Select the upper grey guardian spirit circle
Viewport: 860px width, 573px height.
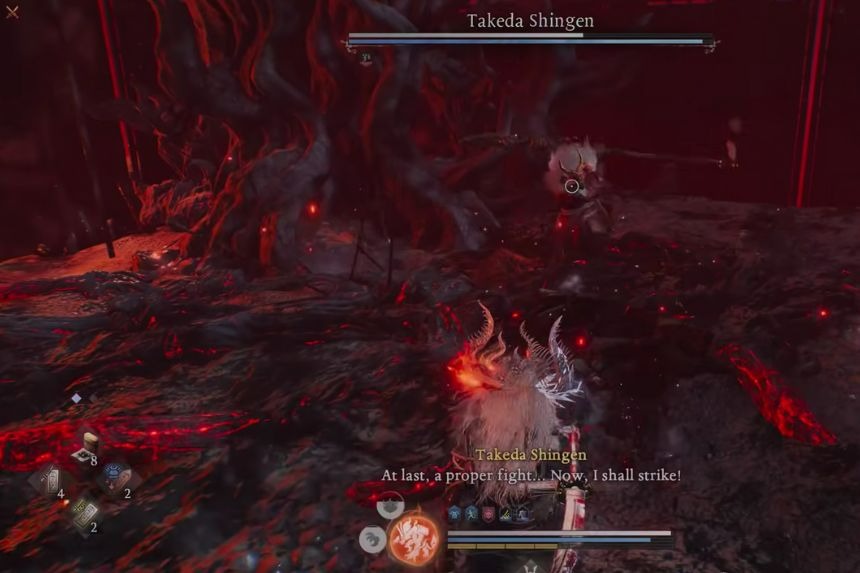coord(391,507)
